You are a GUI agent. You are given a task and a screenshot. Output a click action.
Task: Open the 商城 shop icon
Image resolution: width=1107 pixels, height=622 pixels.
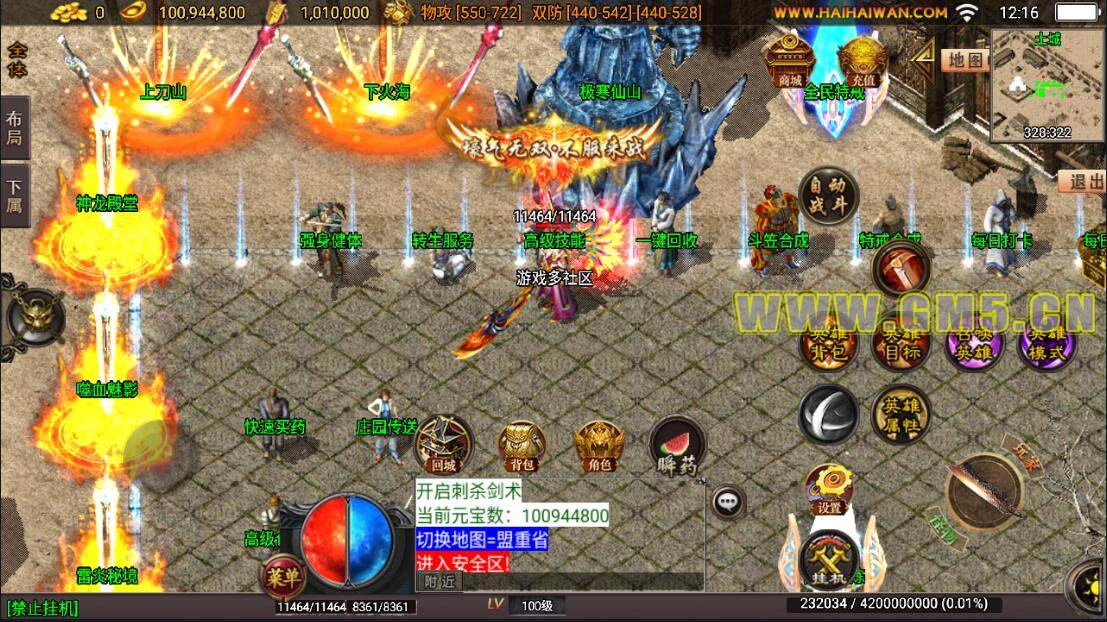(x=790, y=60)
